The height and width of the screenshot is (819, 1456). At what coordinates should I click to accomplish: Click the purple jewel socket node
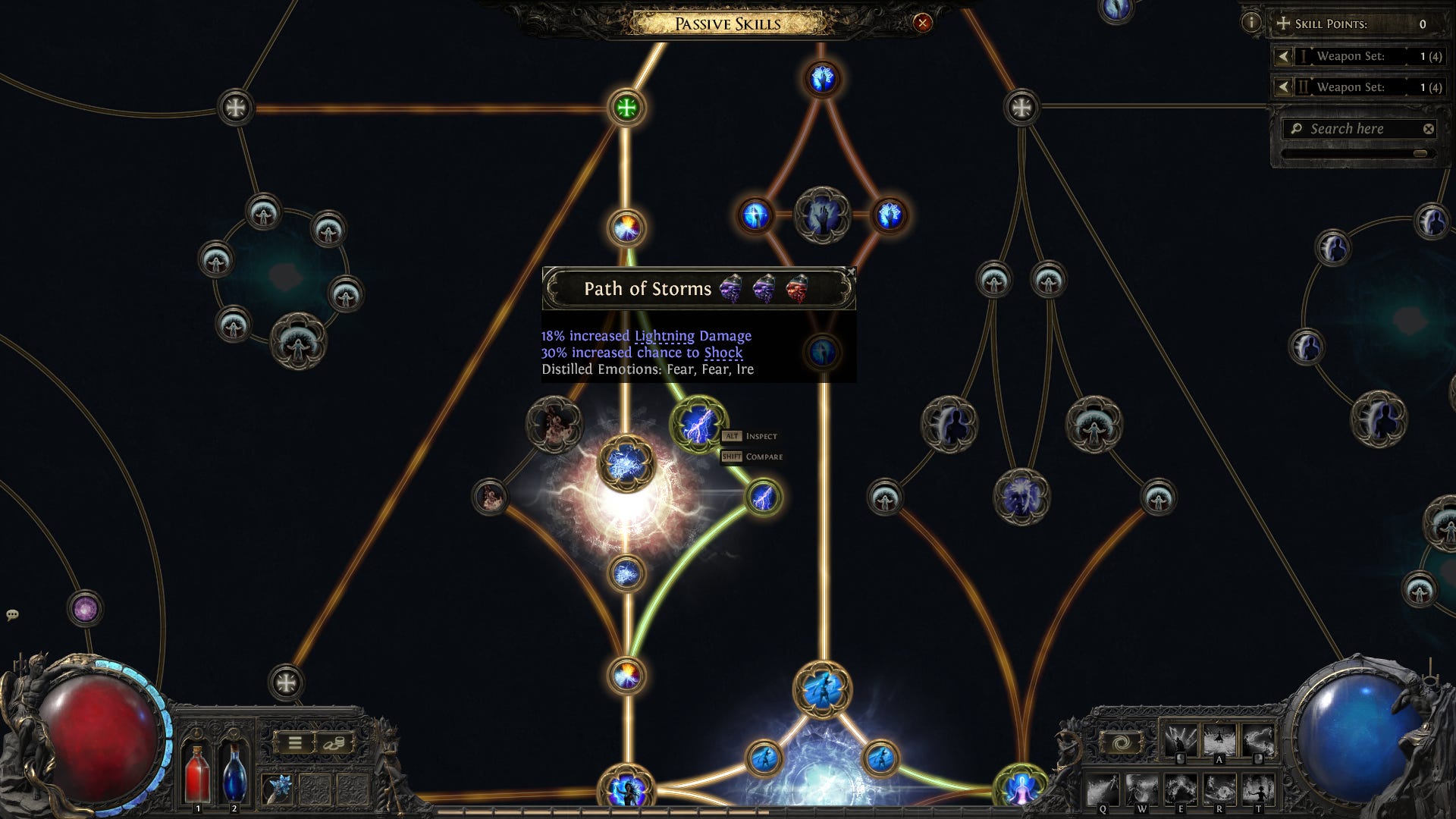pos(85,608)
